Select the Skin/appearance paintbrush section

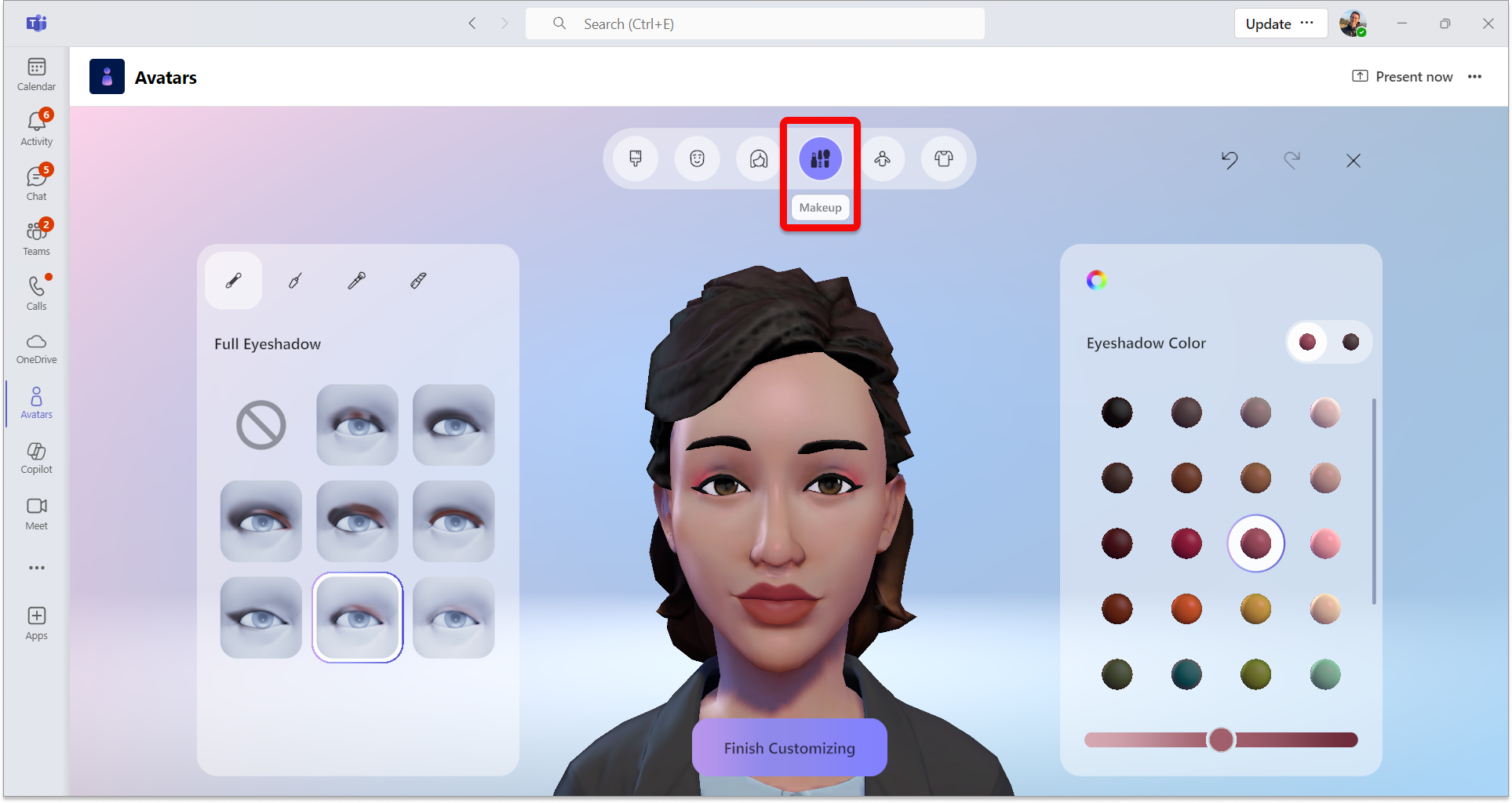pos(635,158)
